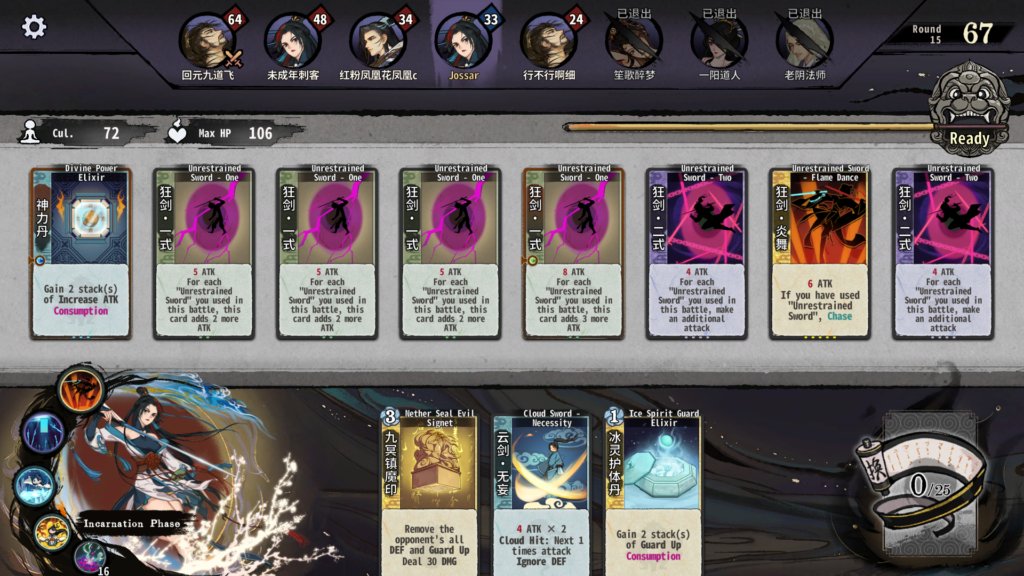Image resolution: width=1024 pixels, height=576 pixels.
Task: Inspect player 未成年刺客 with 48 HP
Action: tap(292, 41)
